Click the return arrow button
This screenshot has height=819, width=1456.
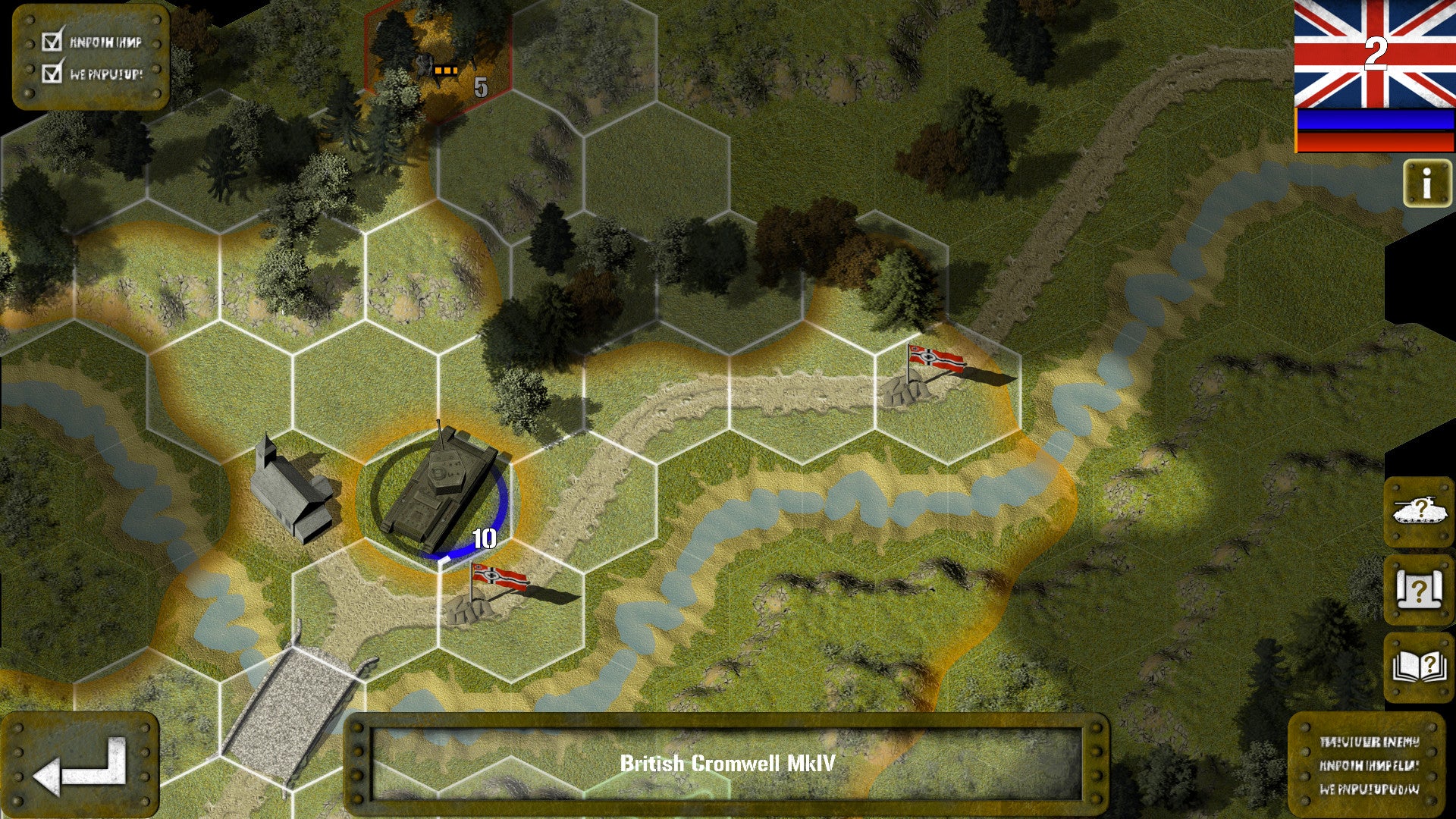coord(80,764)
